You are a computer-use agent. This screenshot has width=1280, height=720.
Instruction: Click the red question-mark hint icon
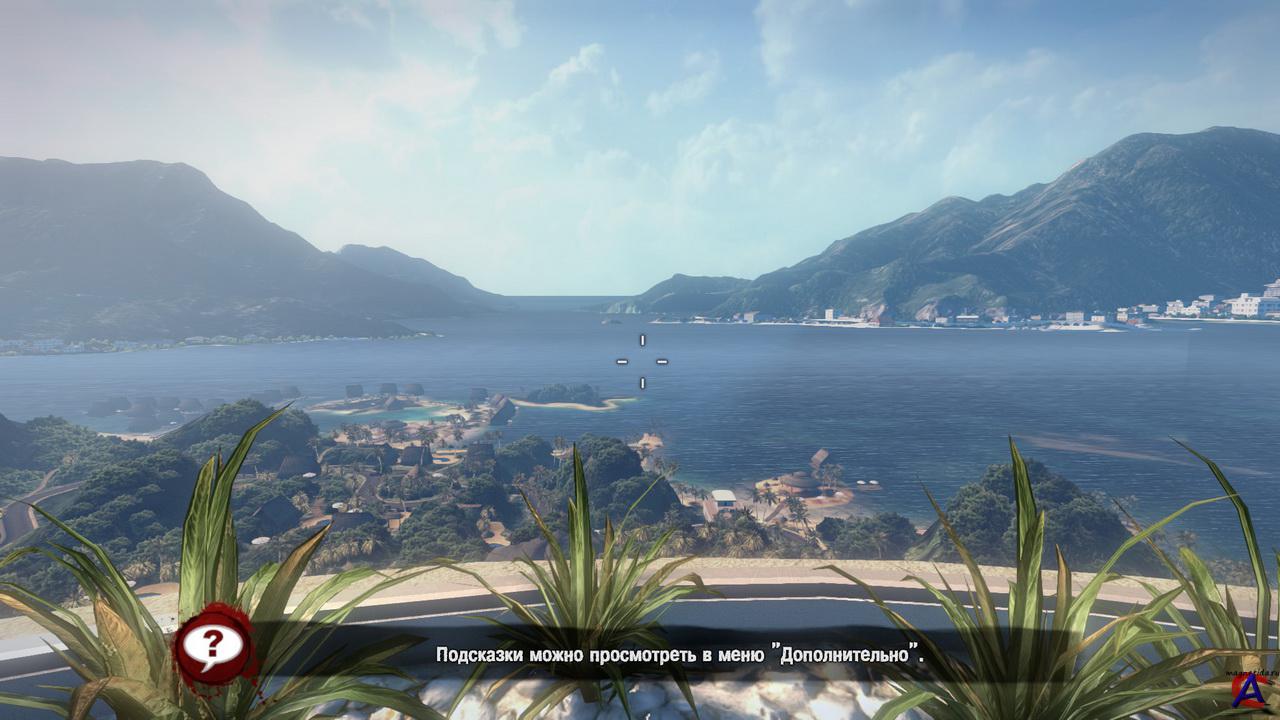(213, 647)
